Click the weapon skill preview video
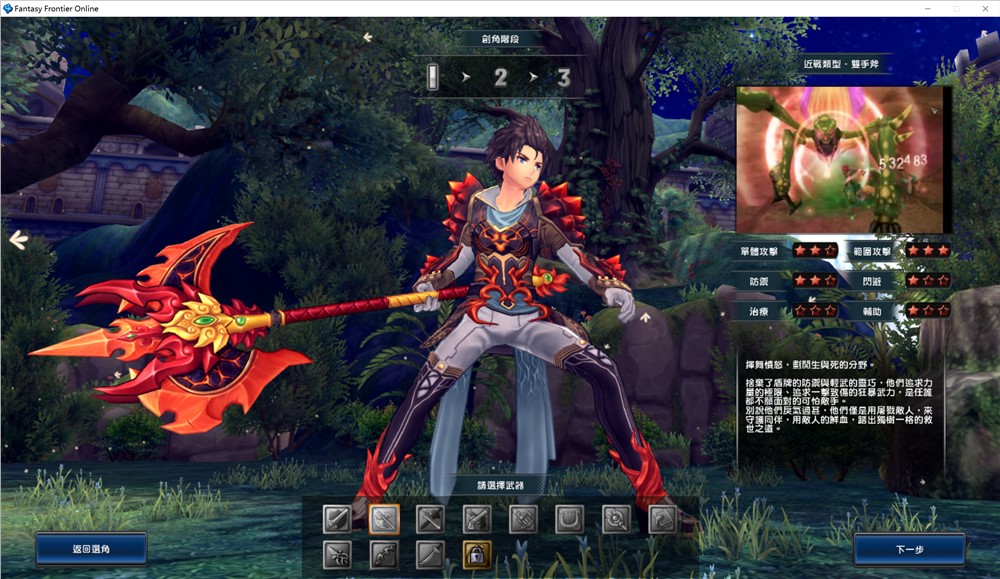1000x579 pixels. click(841, 159)
